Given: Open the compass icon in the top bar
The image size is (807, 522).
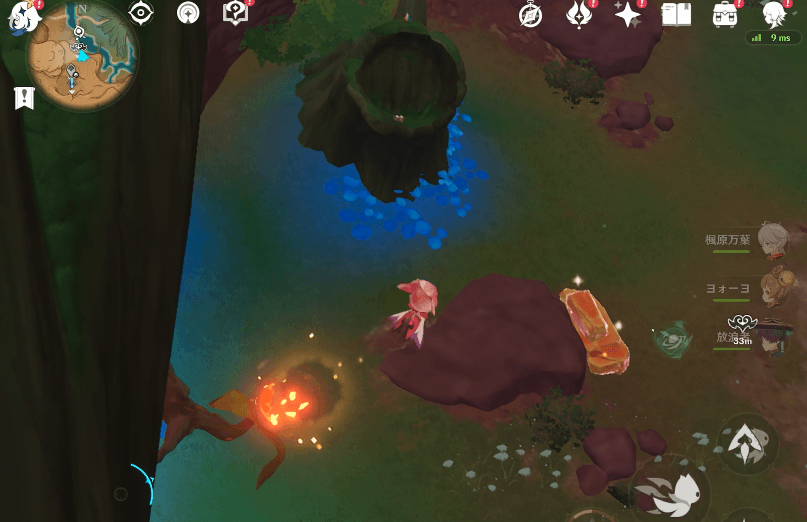Looking at the screenshot, I should tap(530, 15).
